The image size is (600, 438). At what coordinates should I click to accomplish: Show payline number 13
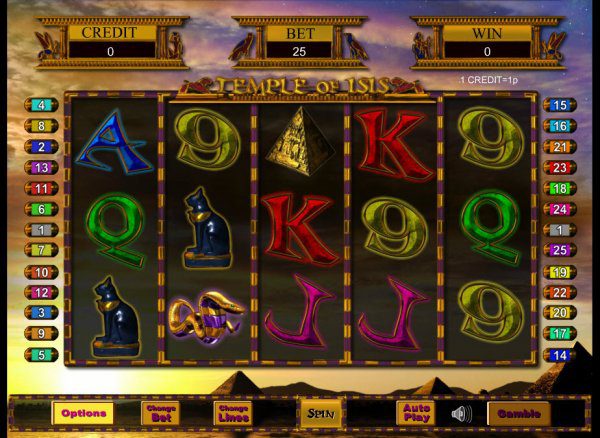coord(41,167)
